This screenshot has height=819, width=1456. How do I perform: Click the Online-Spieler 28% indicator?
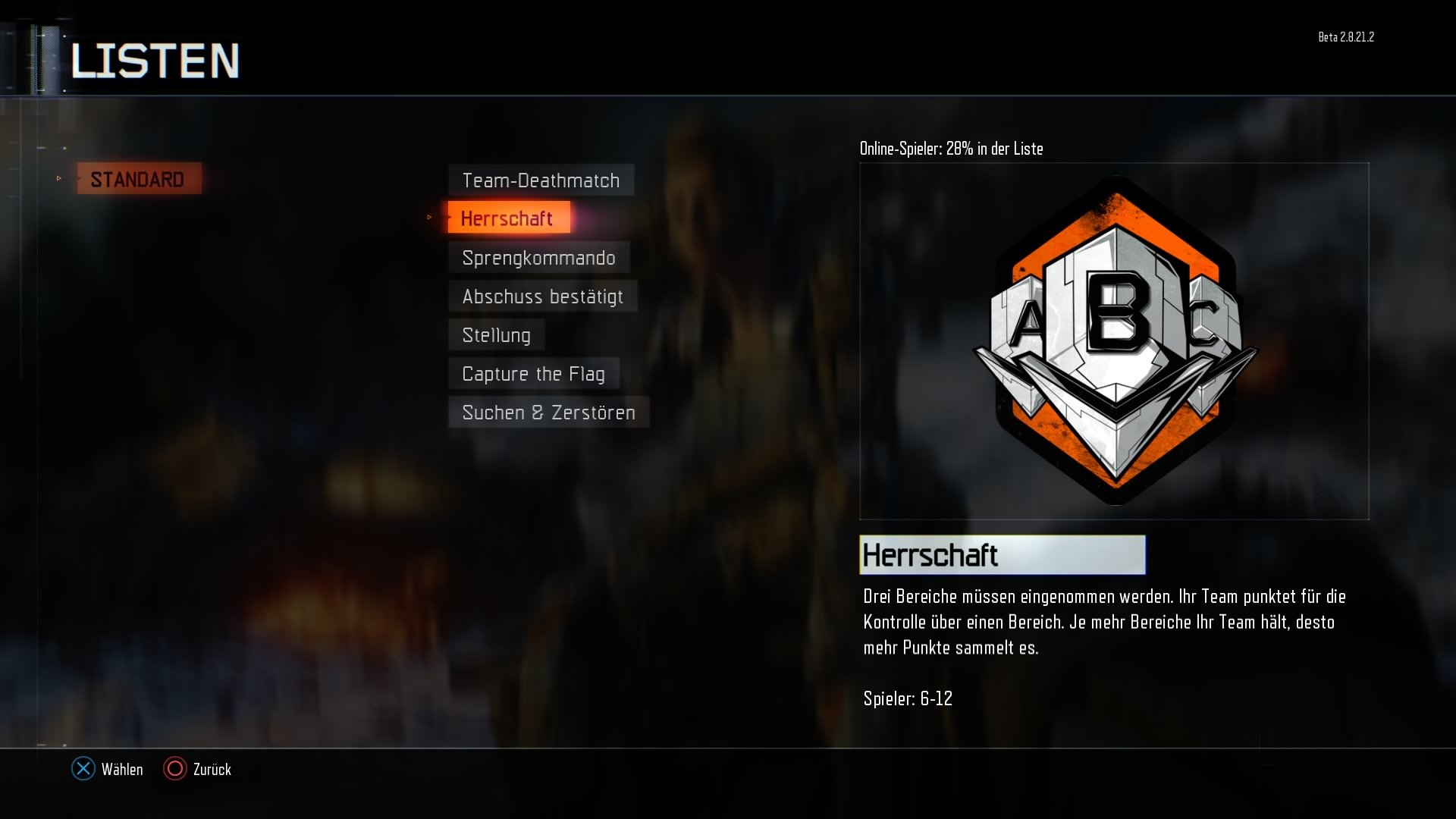951,149
